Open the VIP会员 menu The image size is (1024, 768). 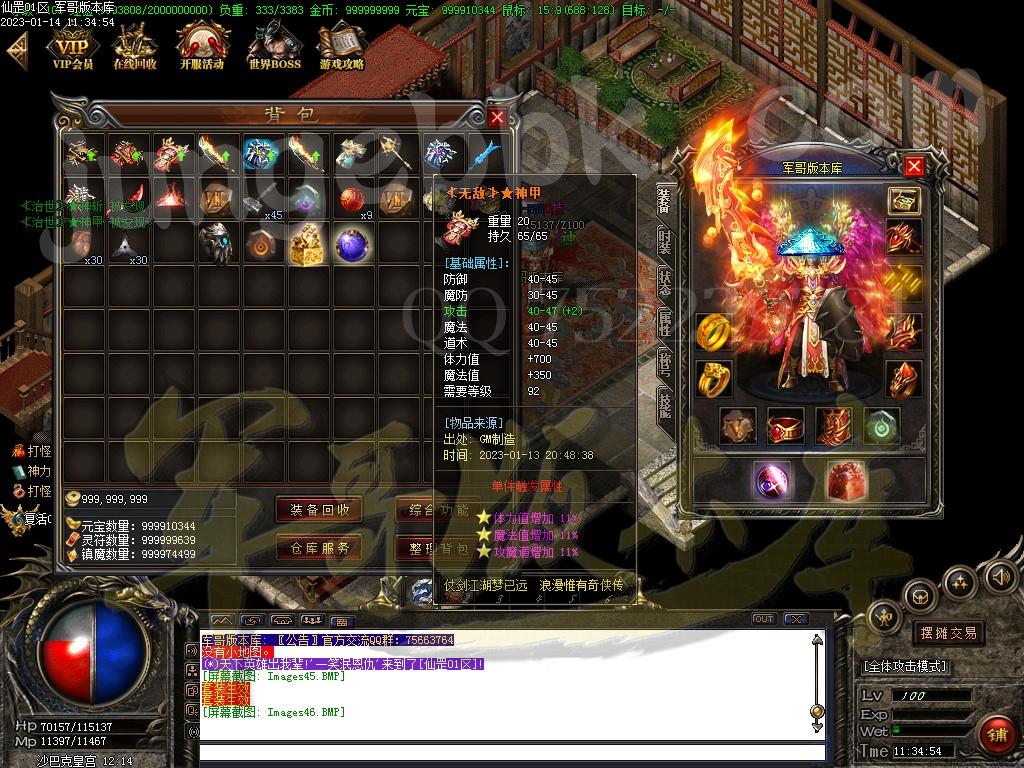[x=72, y=47]
